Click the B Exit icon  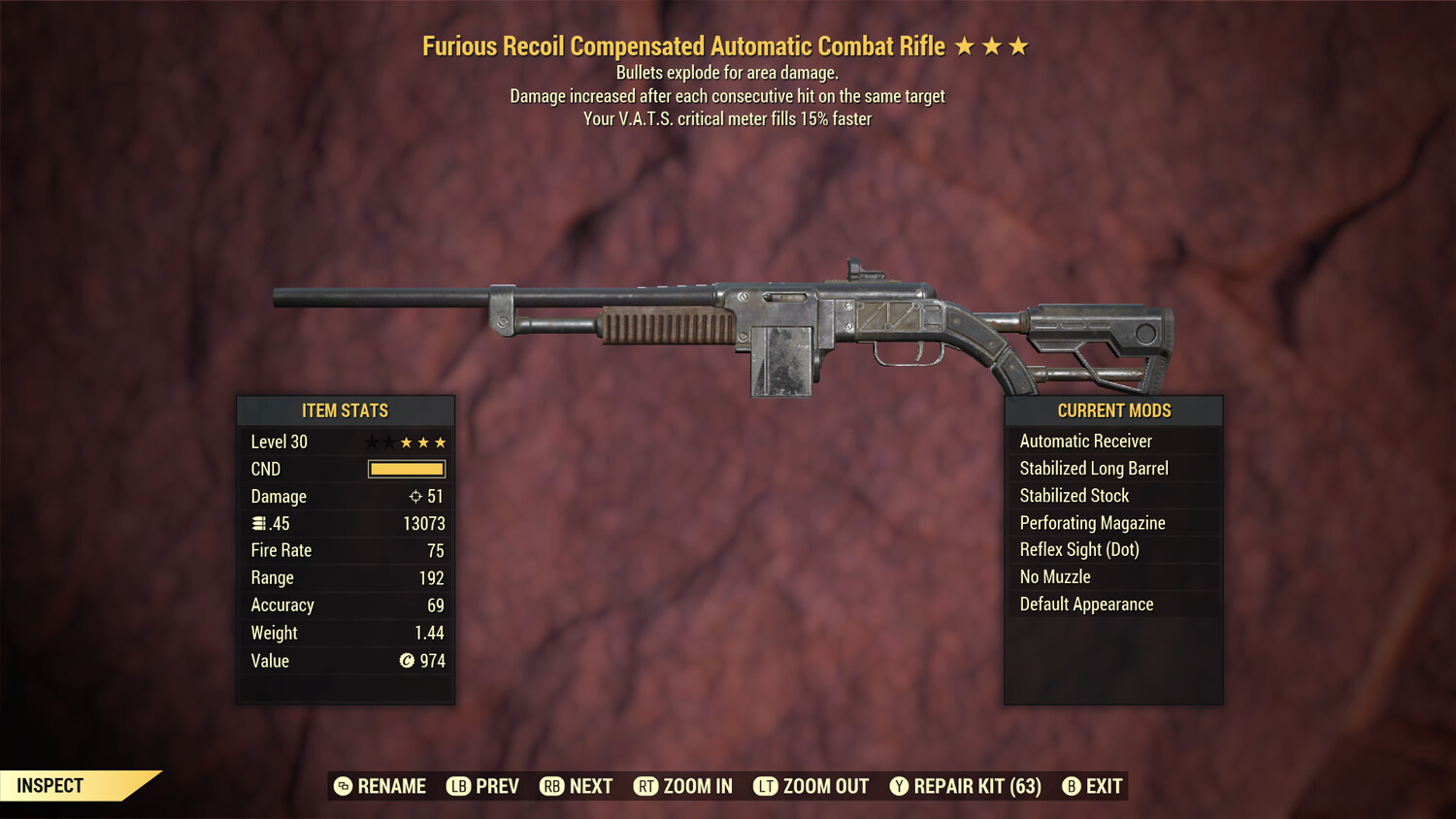tap(1072, 786)
